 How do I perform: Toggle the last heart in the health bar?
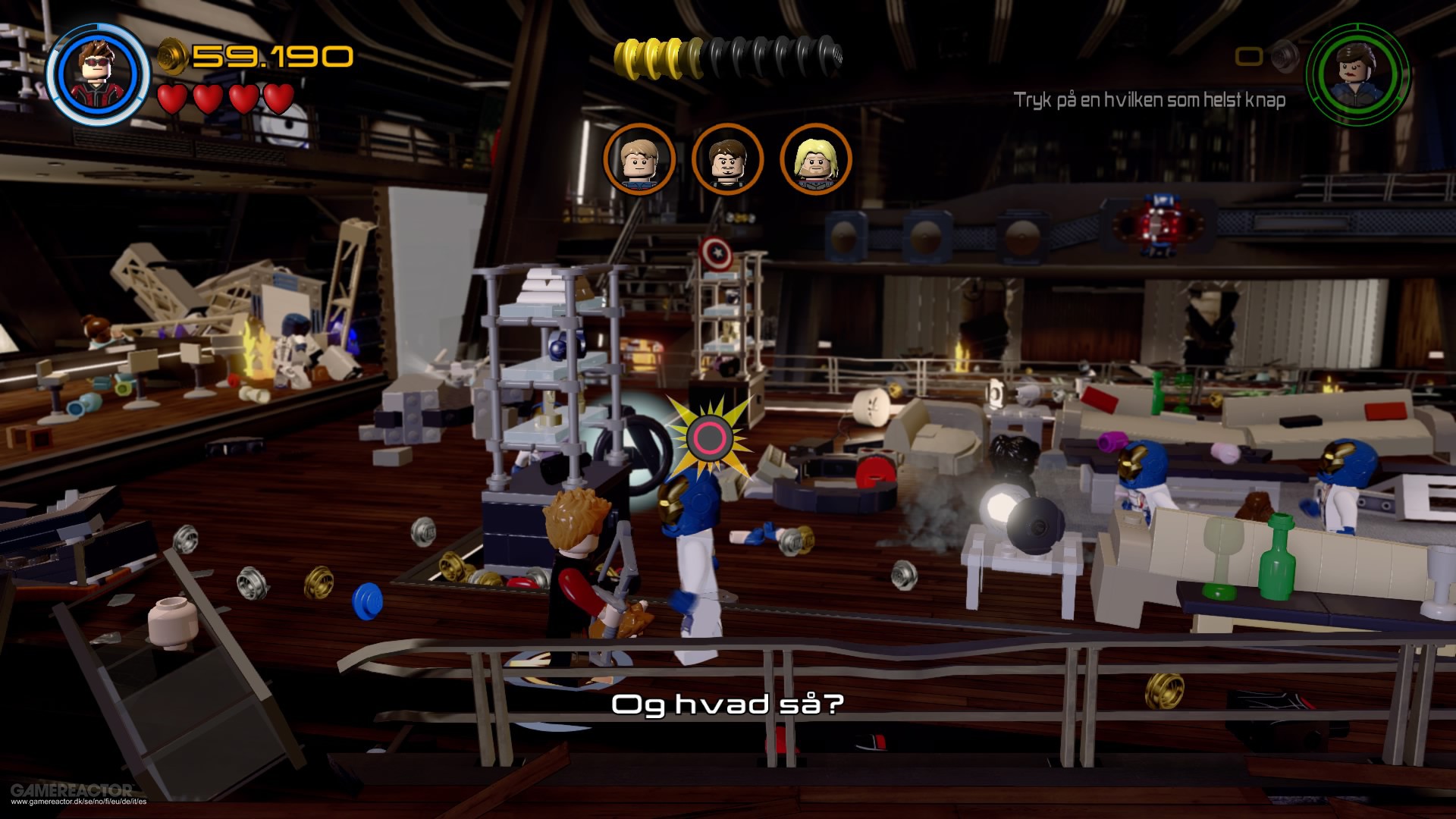point(278,99)
